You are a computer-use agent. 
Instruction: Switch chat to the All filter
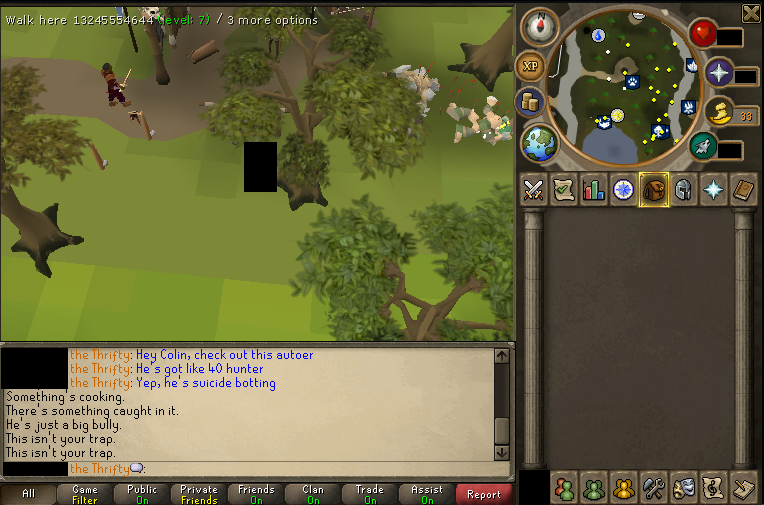pyautogui.click(x=28, y=494)
